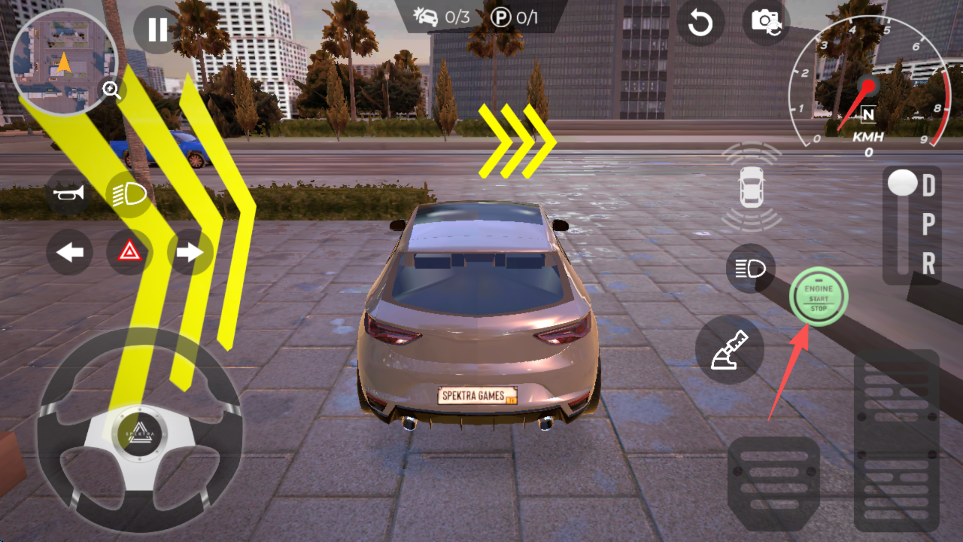This screenshot has width=963, height=542.
Task: Step on the brake pedal
Action: [x=773, y=480]
